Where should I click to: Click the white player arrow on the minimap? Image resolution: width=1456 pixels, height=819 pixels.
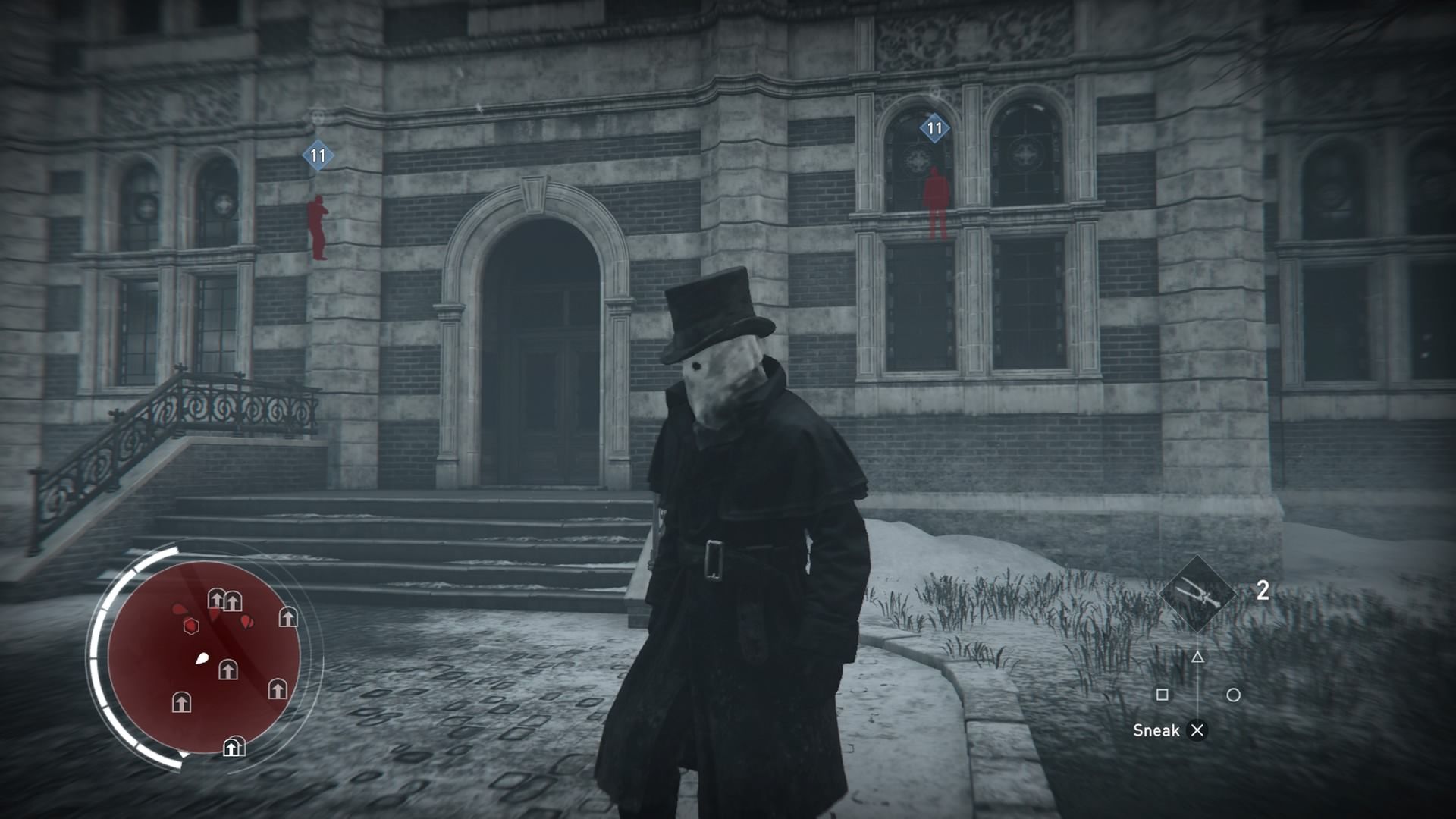(x=202, y=658)
